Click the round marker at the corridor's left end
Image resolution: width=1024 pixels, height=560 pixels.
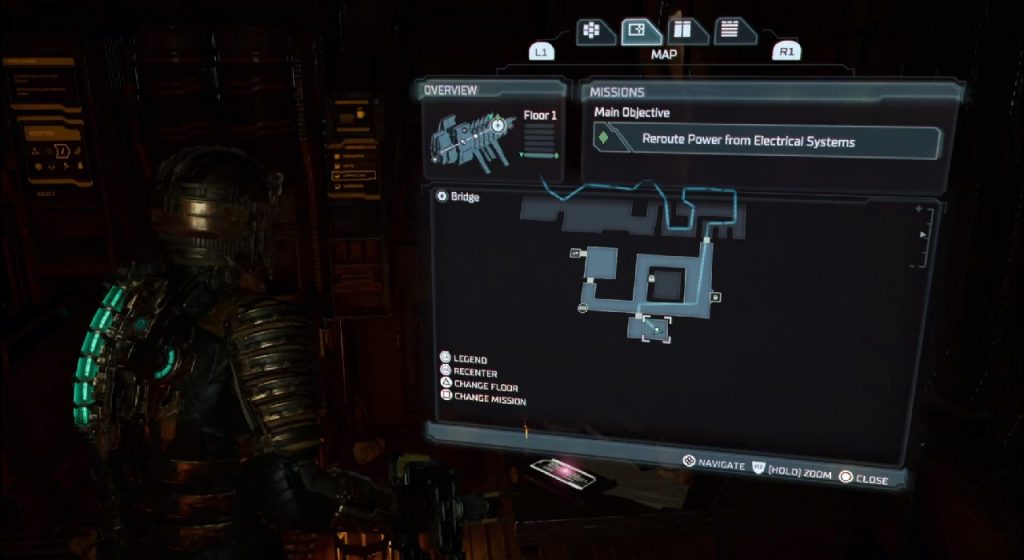coord(582,308)
